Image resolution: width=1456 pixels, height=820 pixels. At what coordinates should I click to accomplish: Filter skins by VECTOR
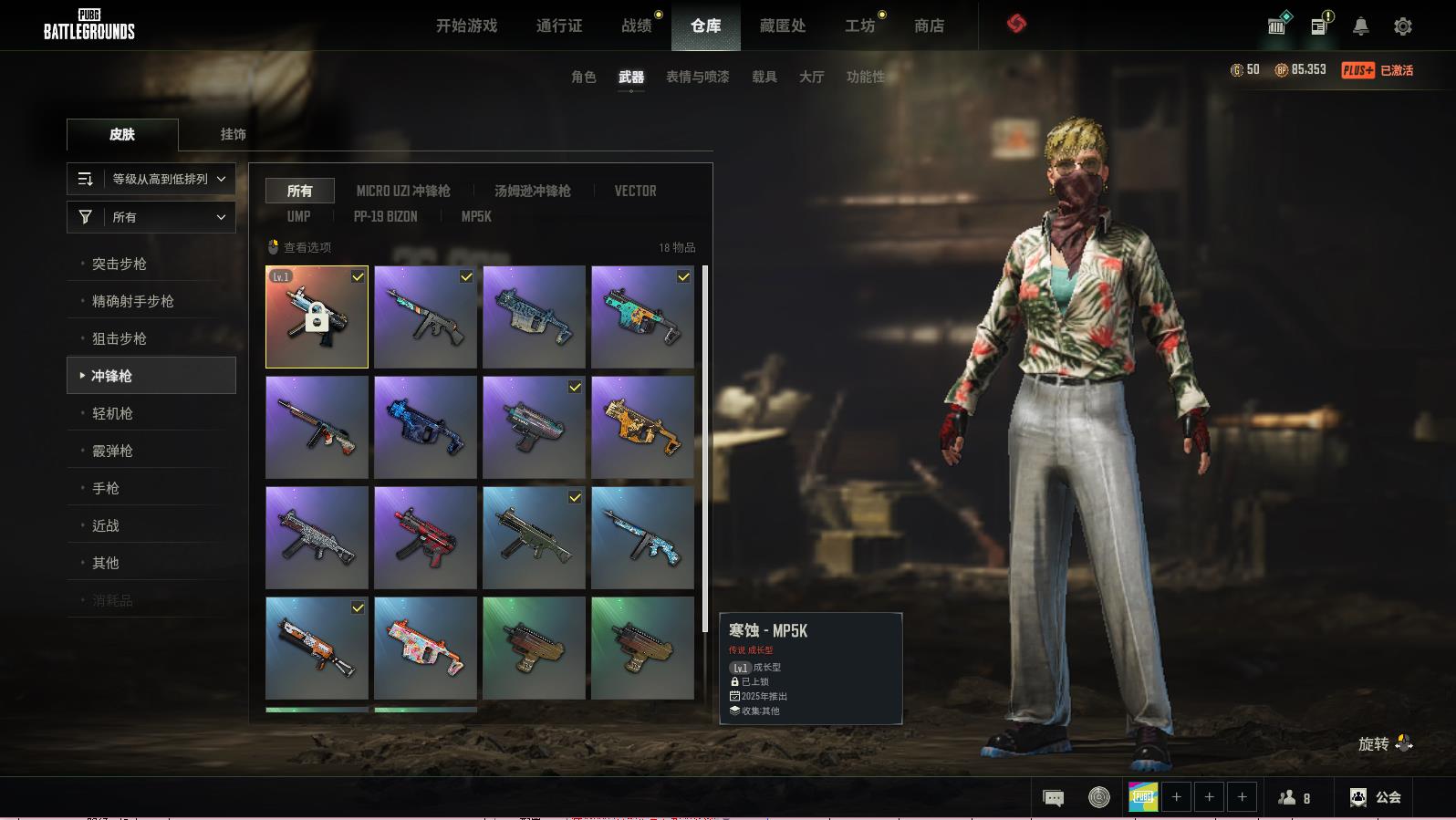coord(635,191)
